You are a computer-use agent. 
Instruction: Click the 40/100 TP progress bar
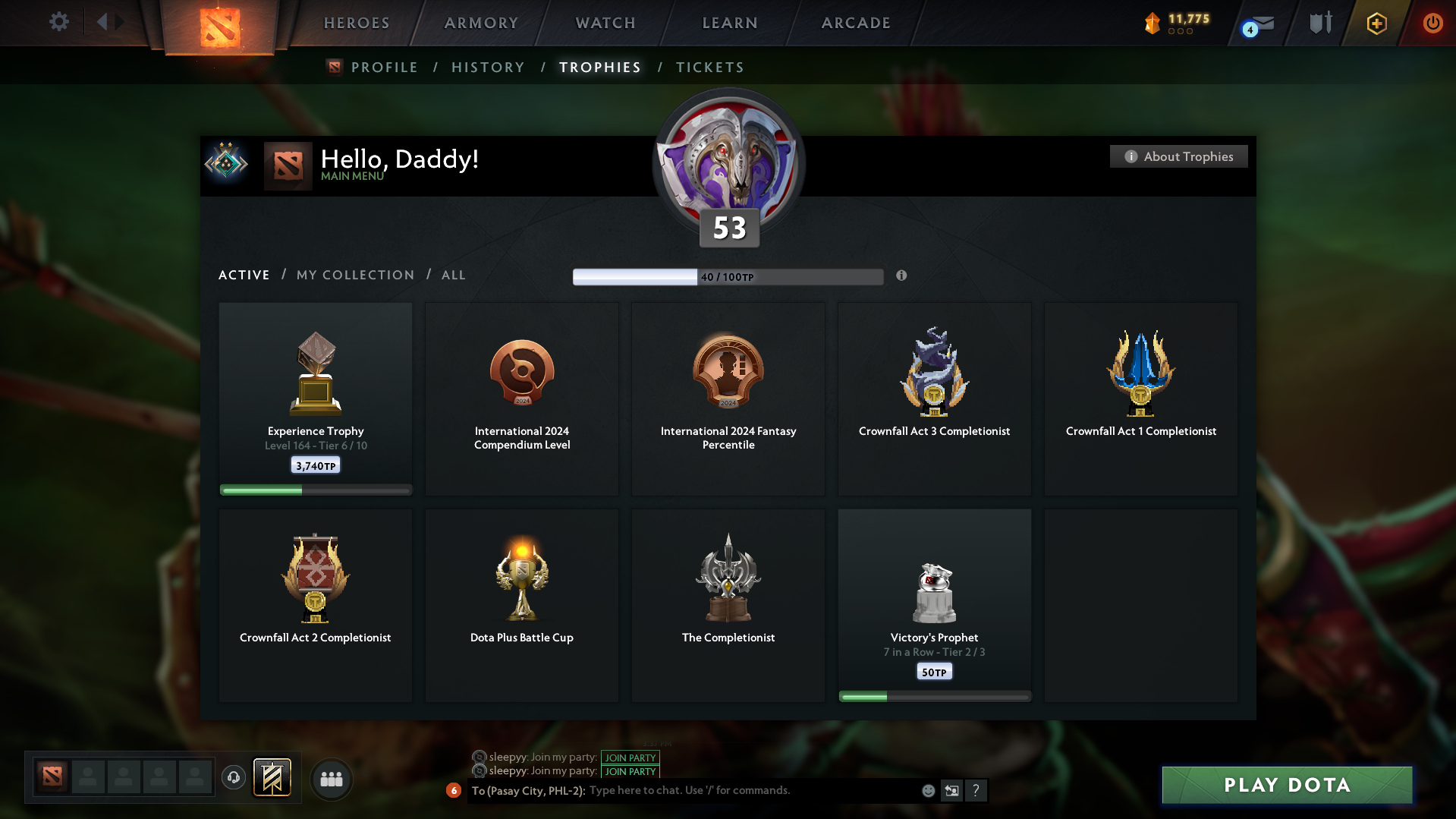tap(728, 276)
